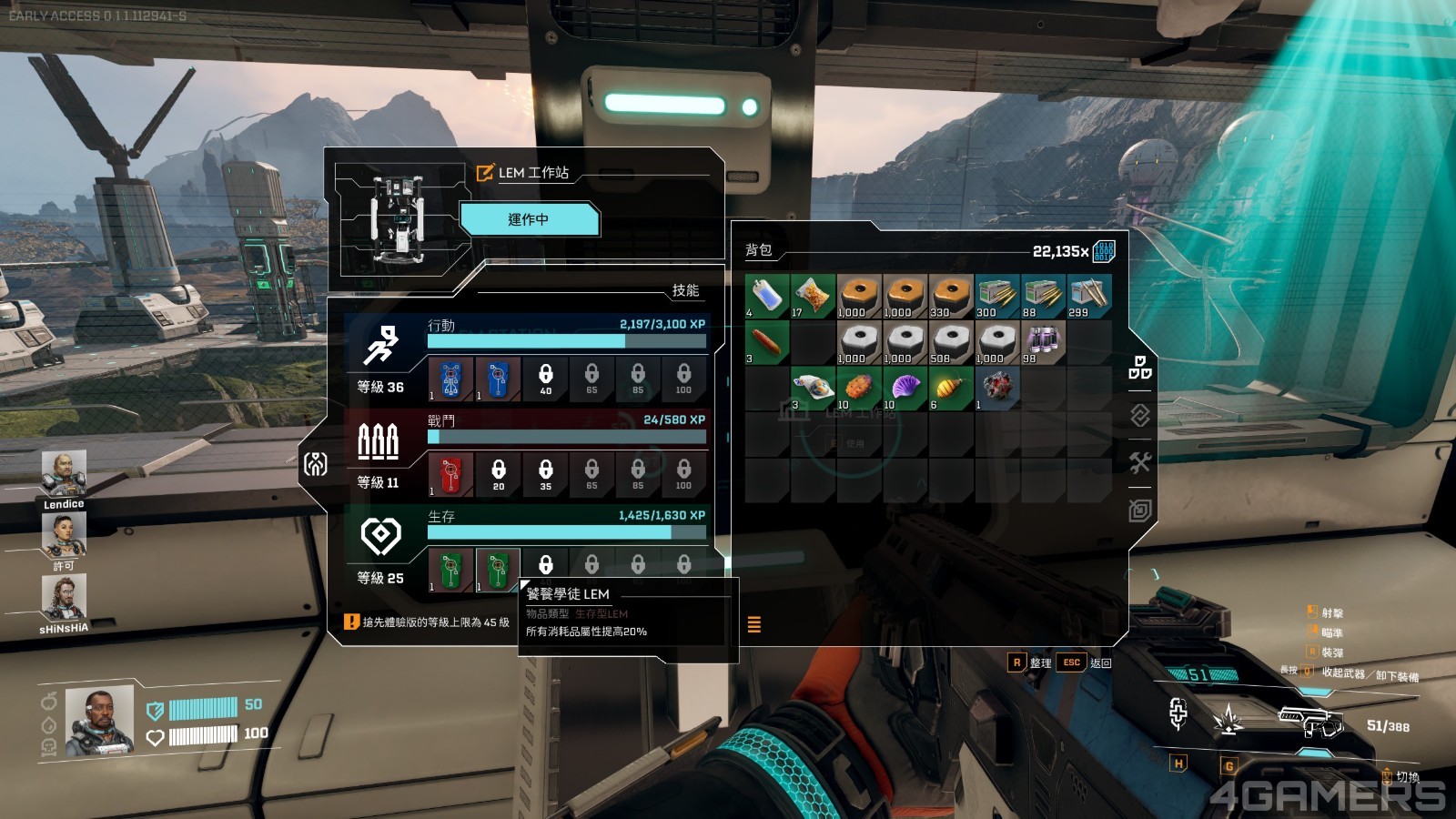Select the blue liquid pouch in backpack
Image resolution: width=1456 pixels, height=819 pixels.
766,296
